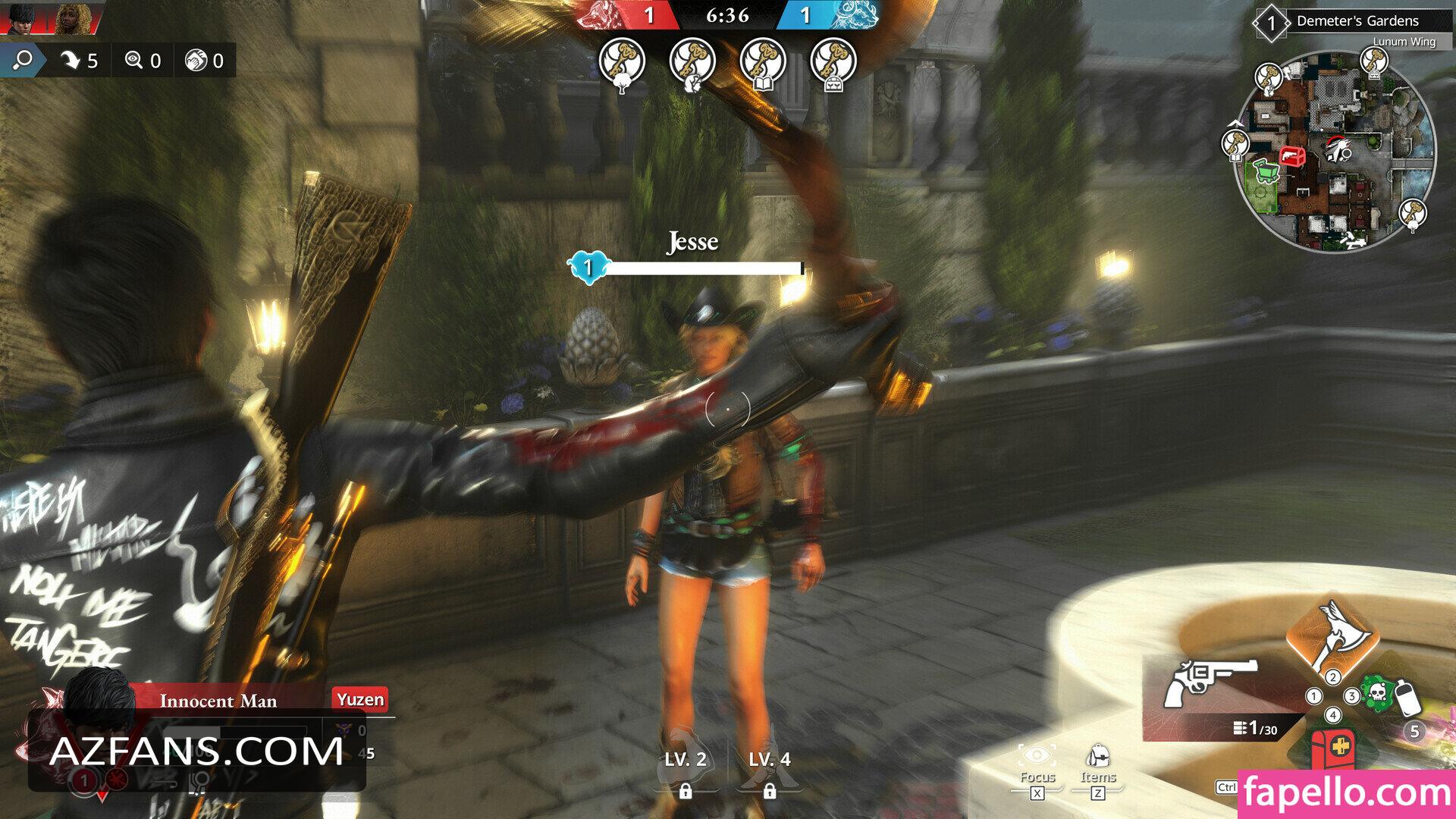Image resolution: width=1456 pixels, height=819 pixels.
Task: Click the fapello.com watermark link
Action: (x=1346, y=793)
